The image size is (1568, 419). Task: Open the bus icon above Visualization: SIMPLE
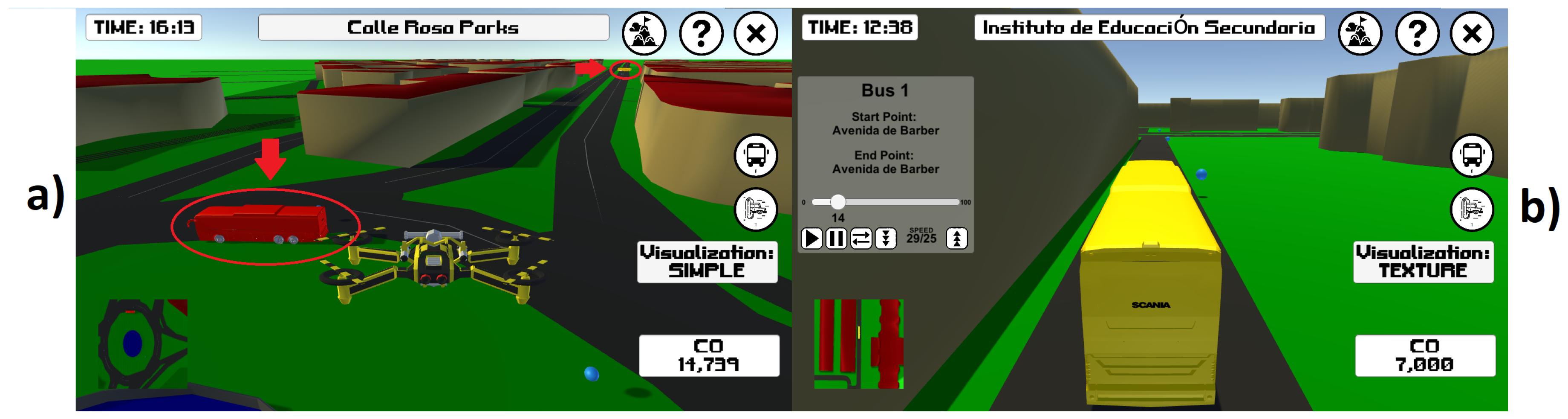click(755, 155)
